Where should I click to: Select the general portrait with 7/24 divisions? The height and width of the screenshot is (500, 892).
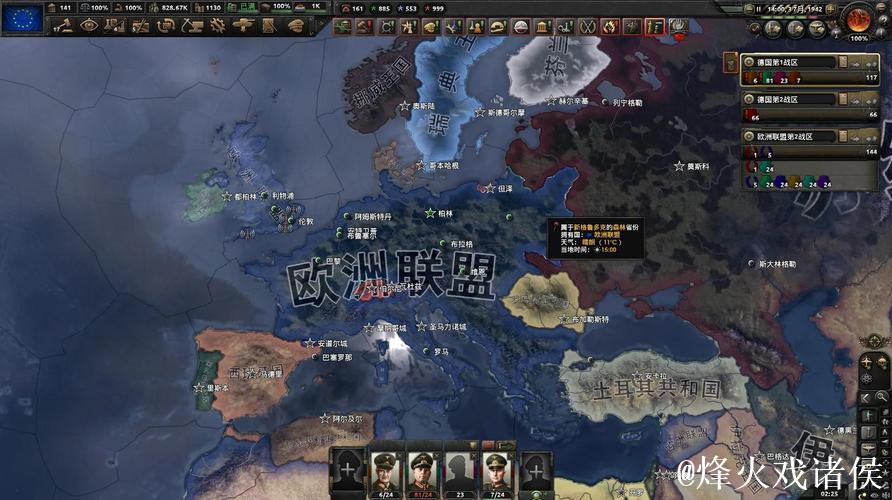tap(497, 468)
